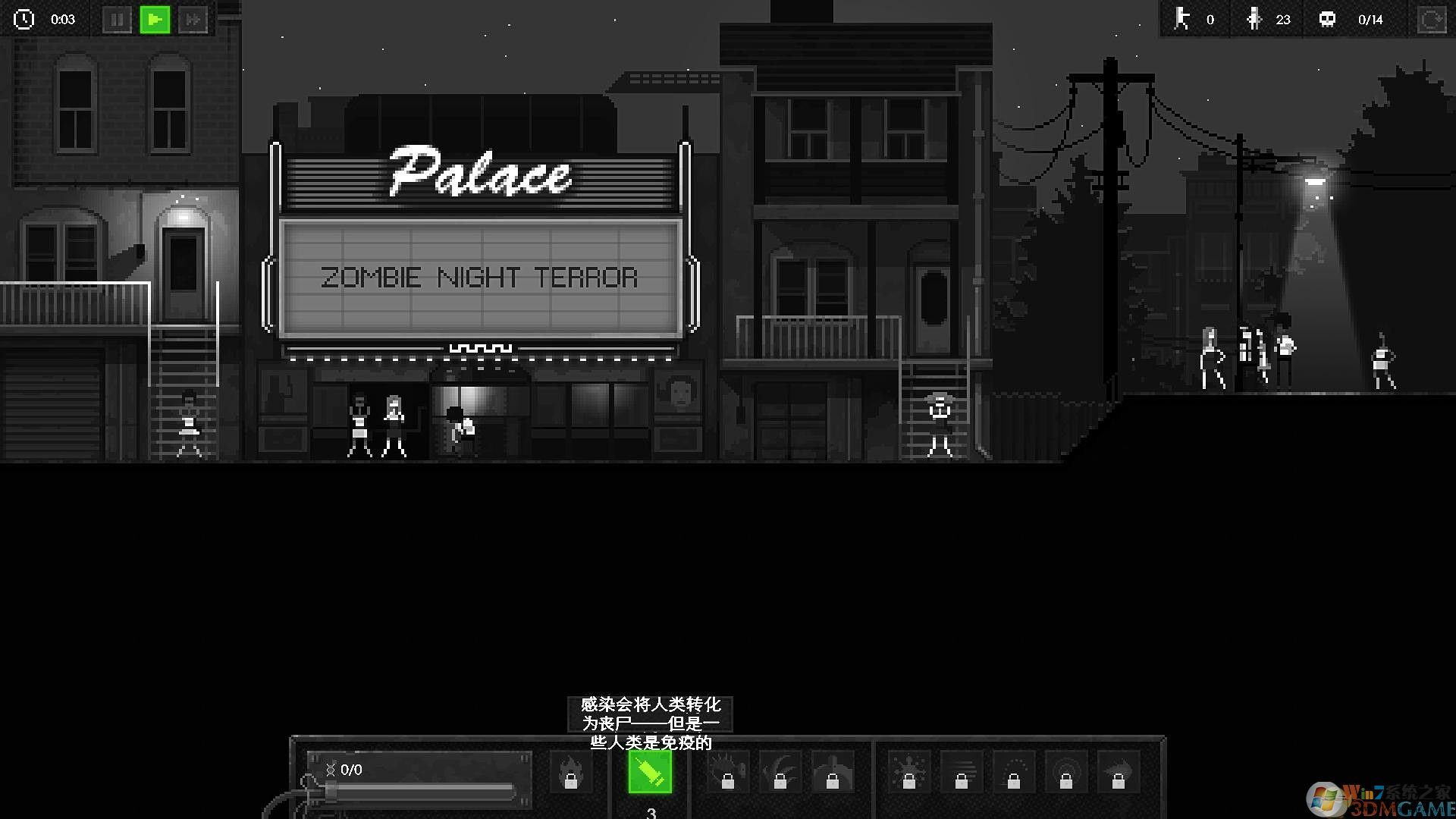The height and width of the screenshot is (819, 1456).
Task: Click the locked spiked zombie mutation
Action: pos(726,770)
